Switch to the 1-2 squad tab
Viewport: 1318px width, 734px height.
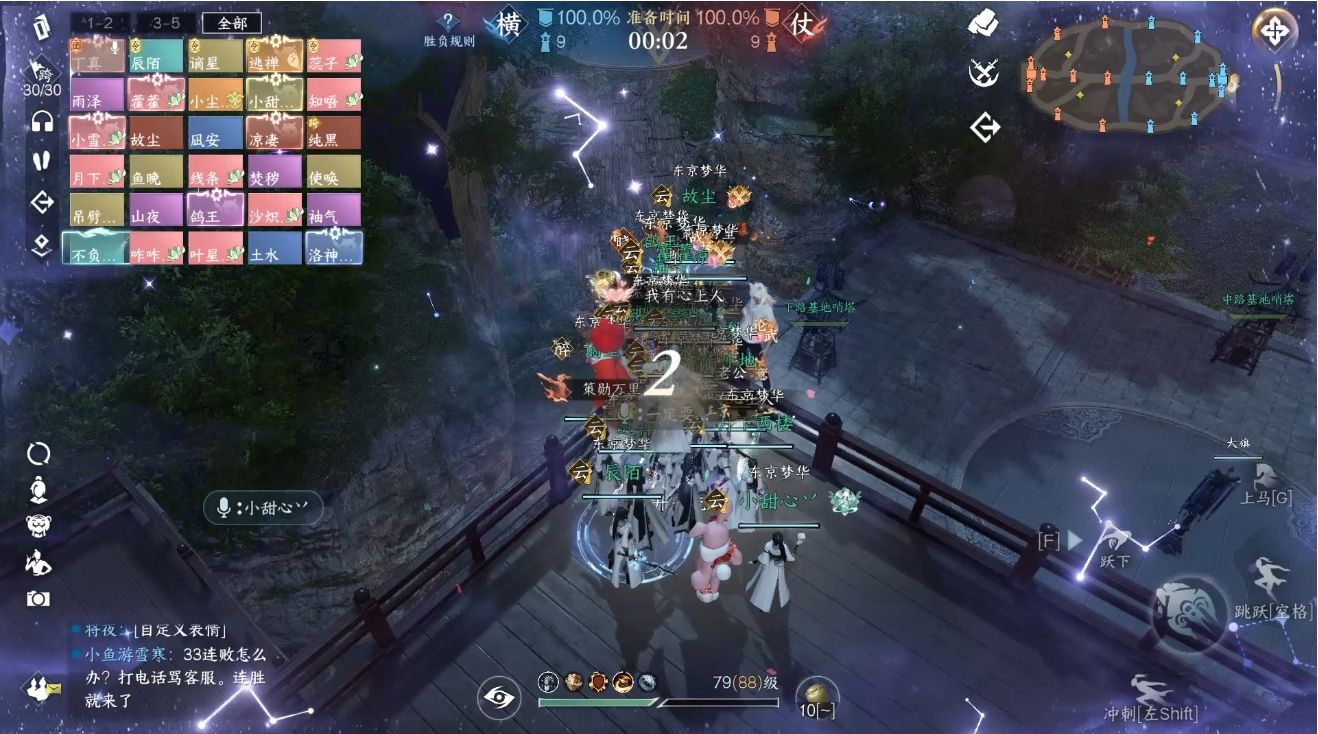pos(98,23)
